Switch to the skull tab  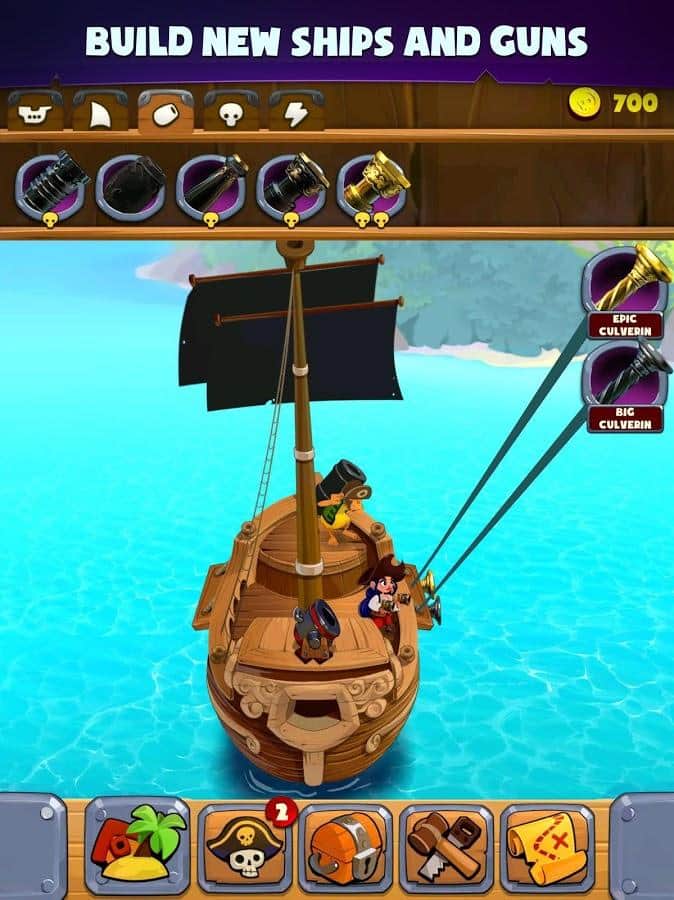[x=231, y=113]
